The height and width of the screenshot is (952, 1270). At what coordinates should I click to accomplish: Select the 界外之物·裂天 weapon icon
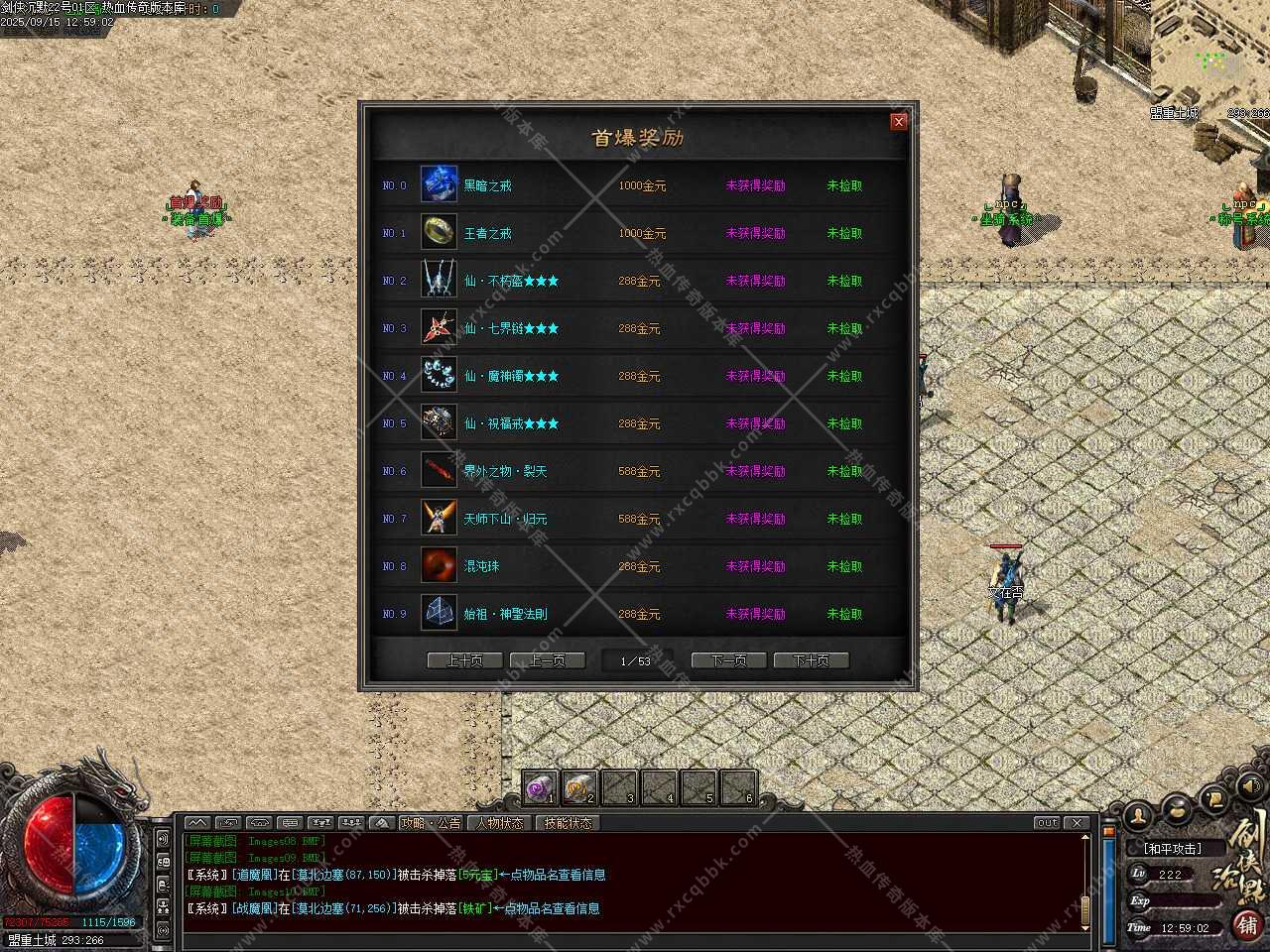(439, 470)
